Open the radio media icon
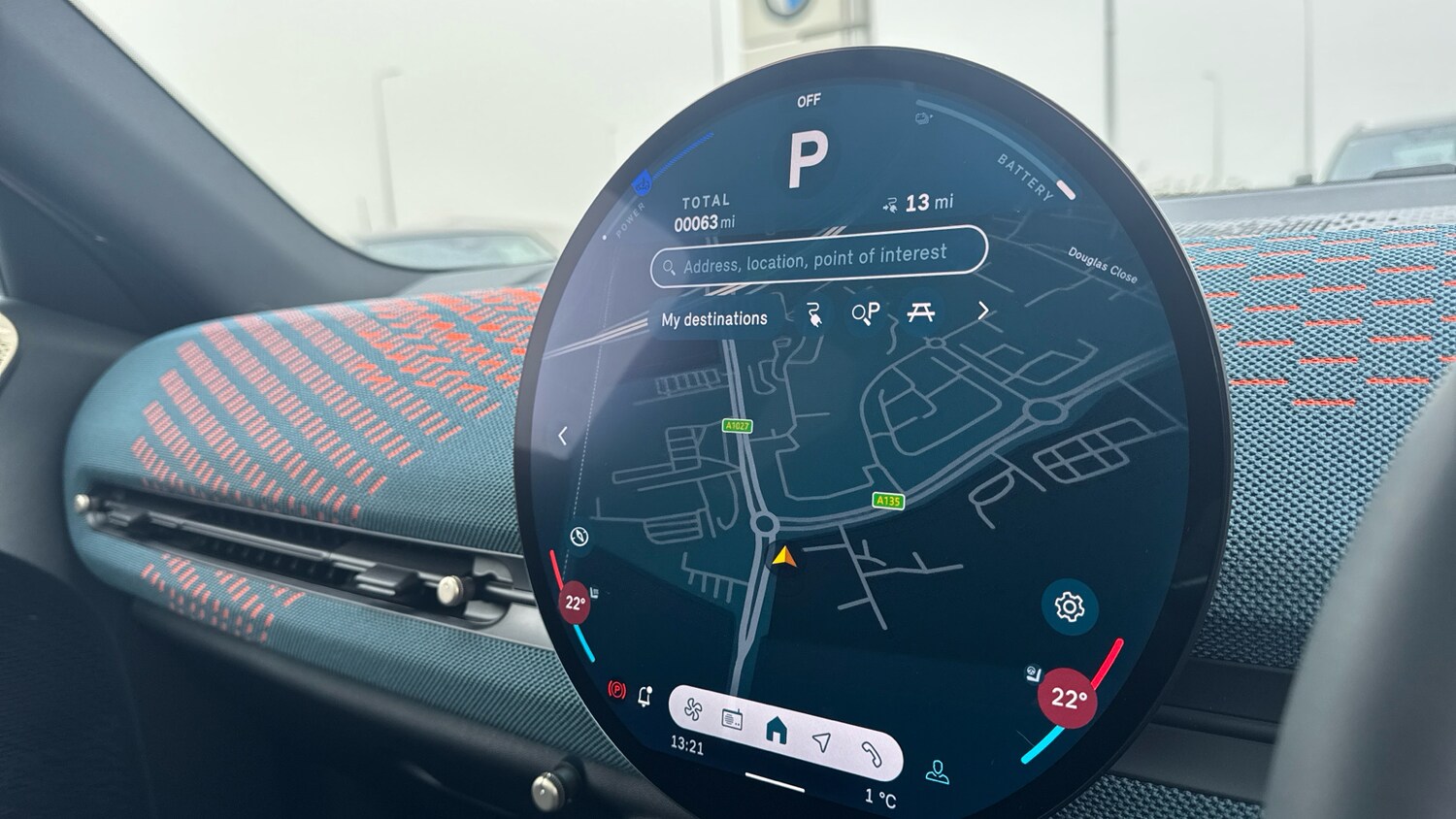The width and height of the screenshot is (1456, 819). pyautogui.click(x=733, y=720)
